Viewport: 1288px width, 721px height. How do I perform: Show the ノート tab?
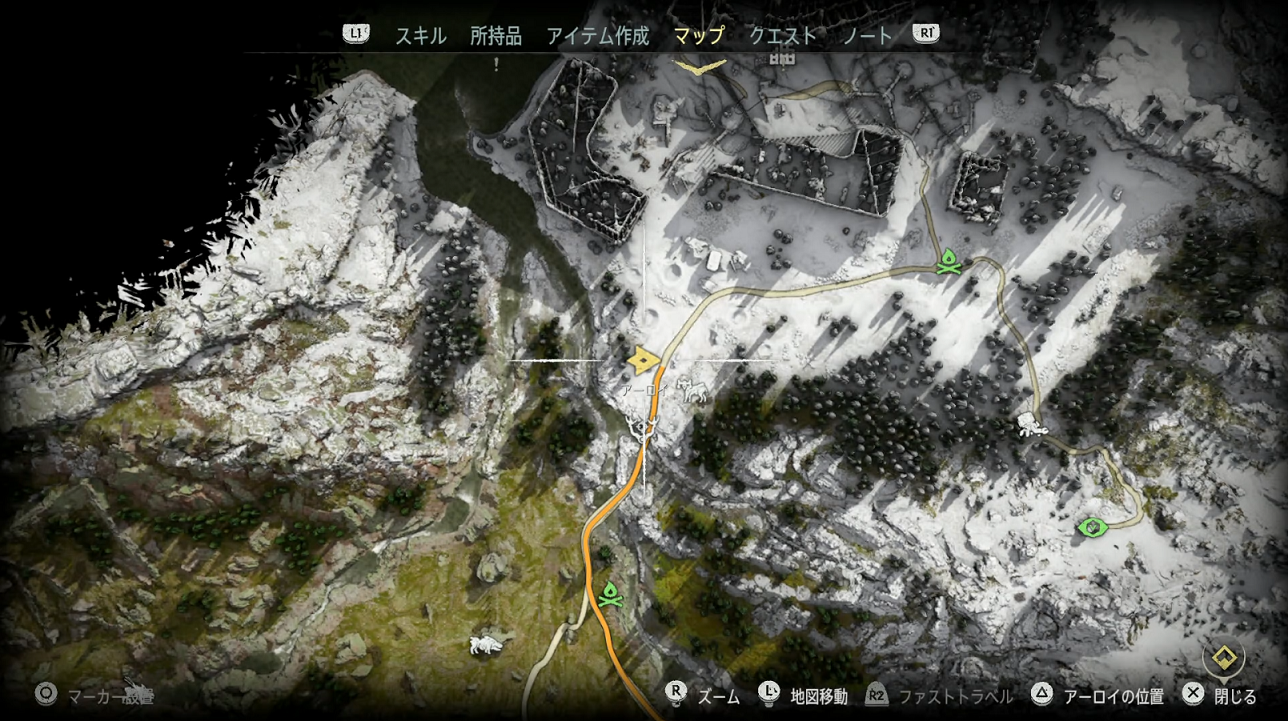(868, 36)
